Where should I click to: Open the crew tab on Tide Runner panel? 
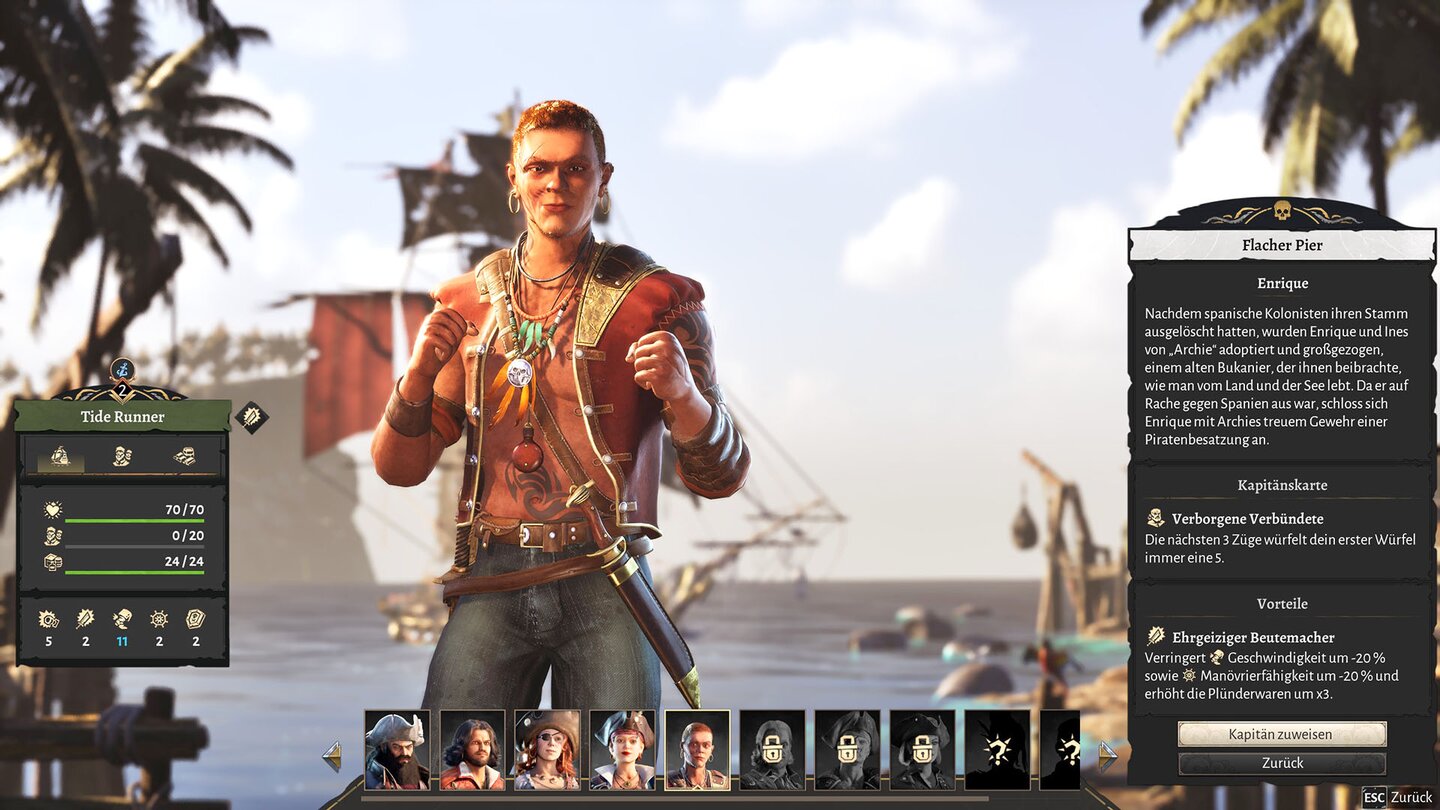(x=122, y=456)
